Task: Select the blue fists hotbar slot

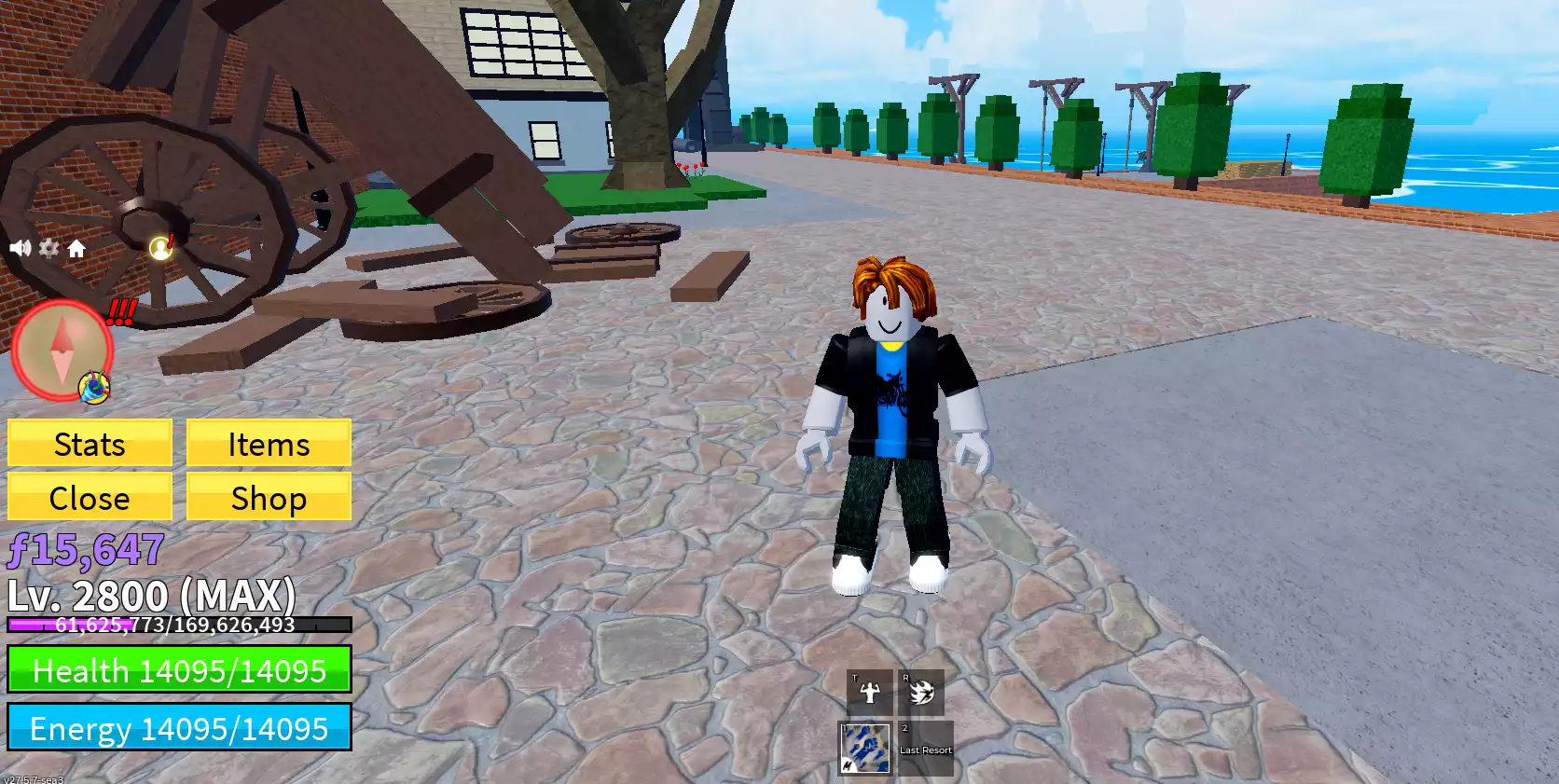Action: click(x=865, y=749)
